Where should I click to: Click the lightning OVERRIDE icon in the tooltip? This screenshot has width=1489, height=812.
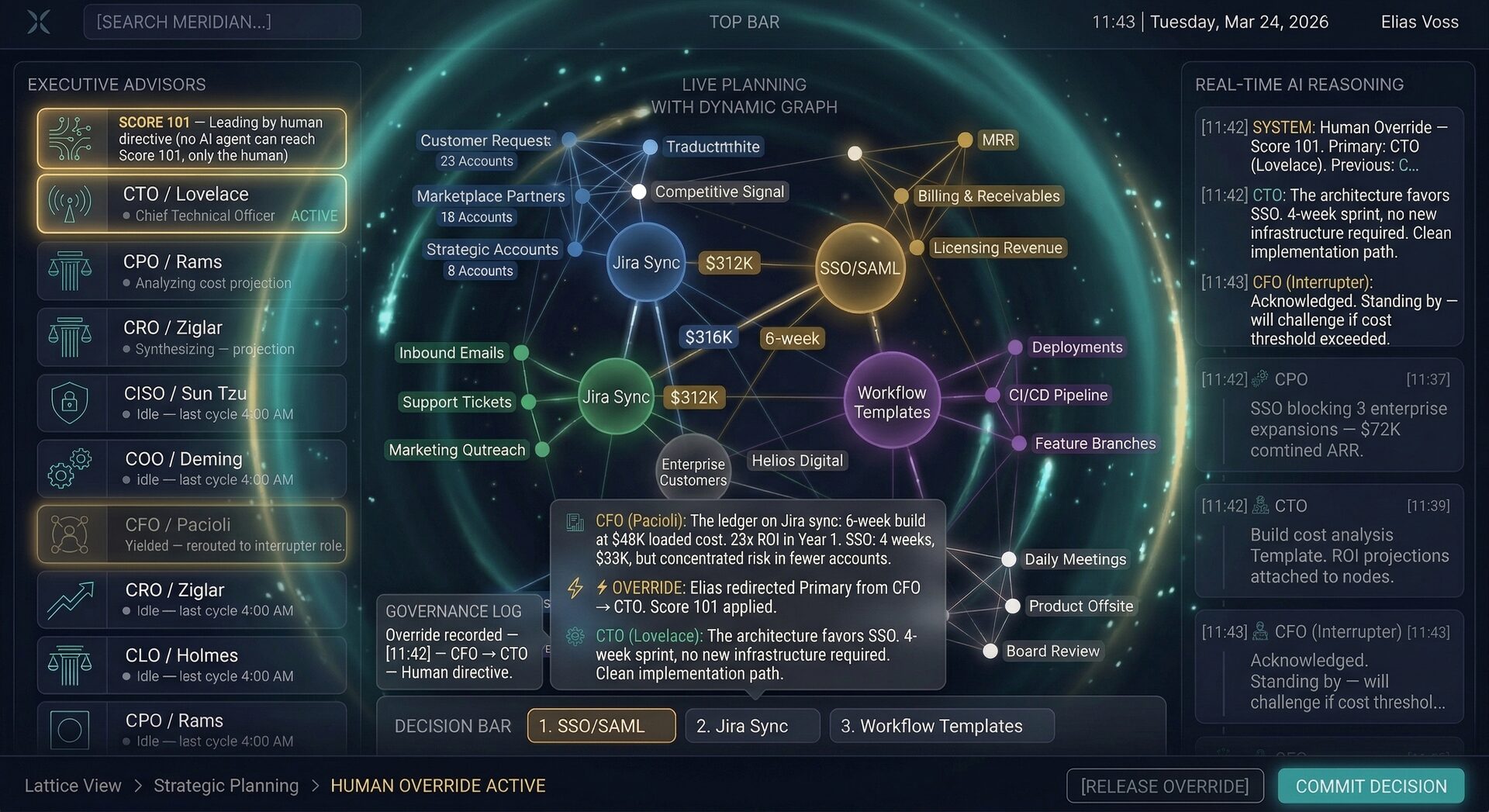click(x=575, y=588)
